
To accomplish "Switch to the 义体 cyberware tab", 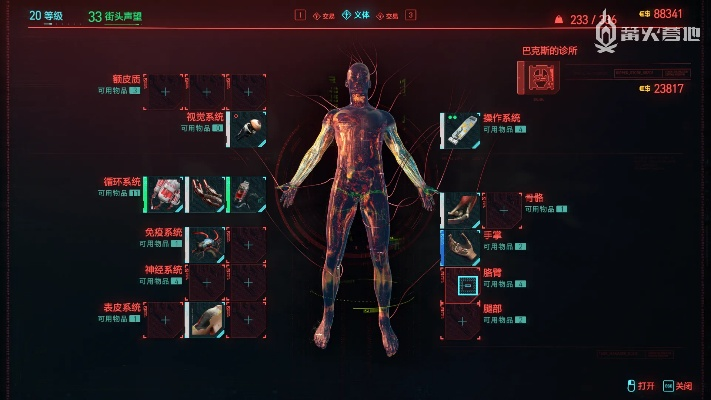I will click(x=355, y=15).
